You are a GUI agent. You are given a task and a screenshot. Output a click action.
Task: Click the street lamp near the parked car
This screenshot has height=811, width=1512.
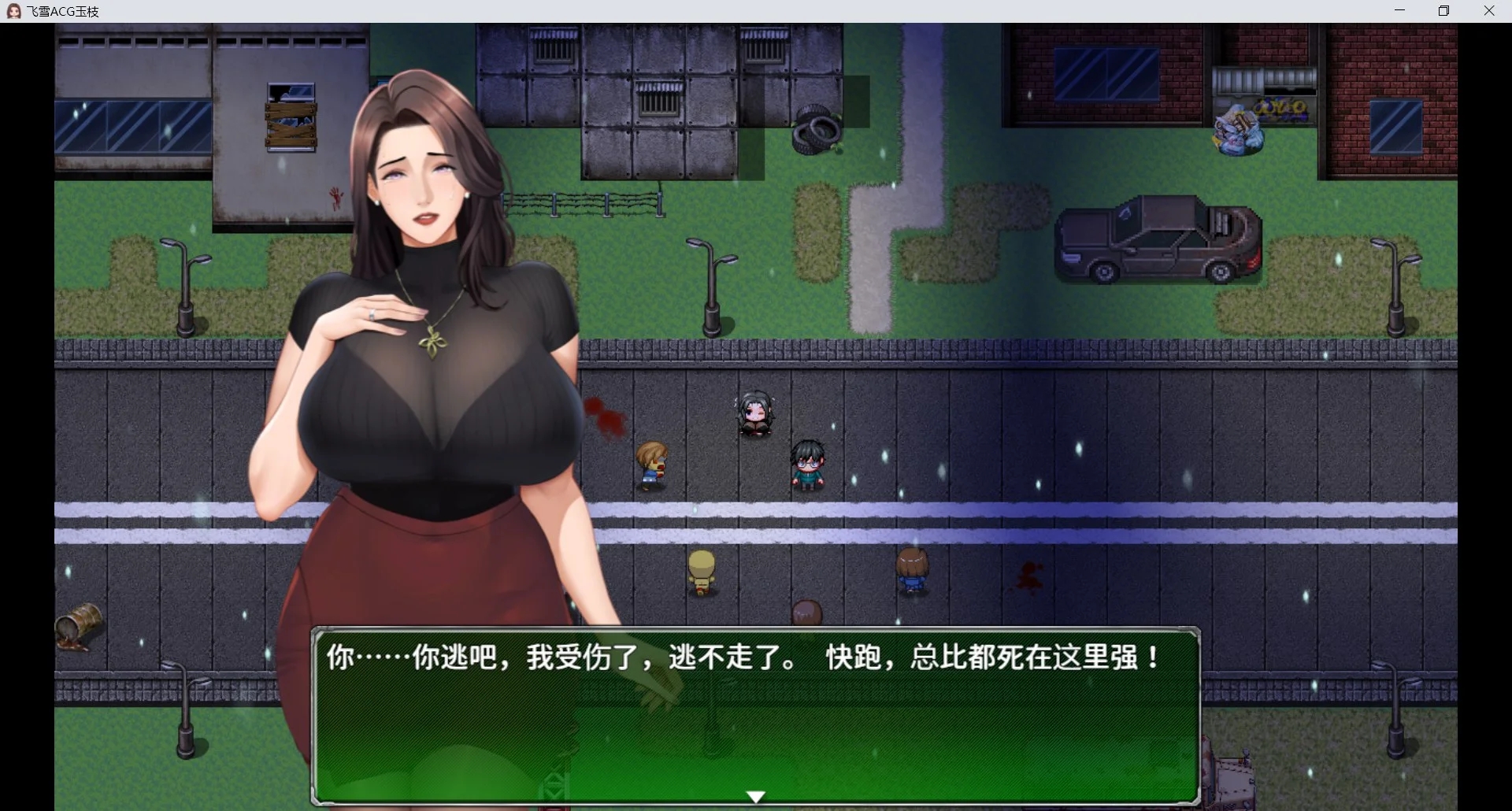click(x=1398, y=276)
